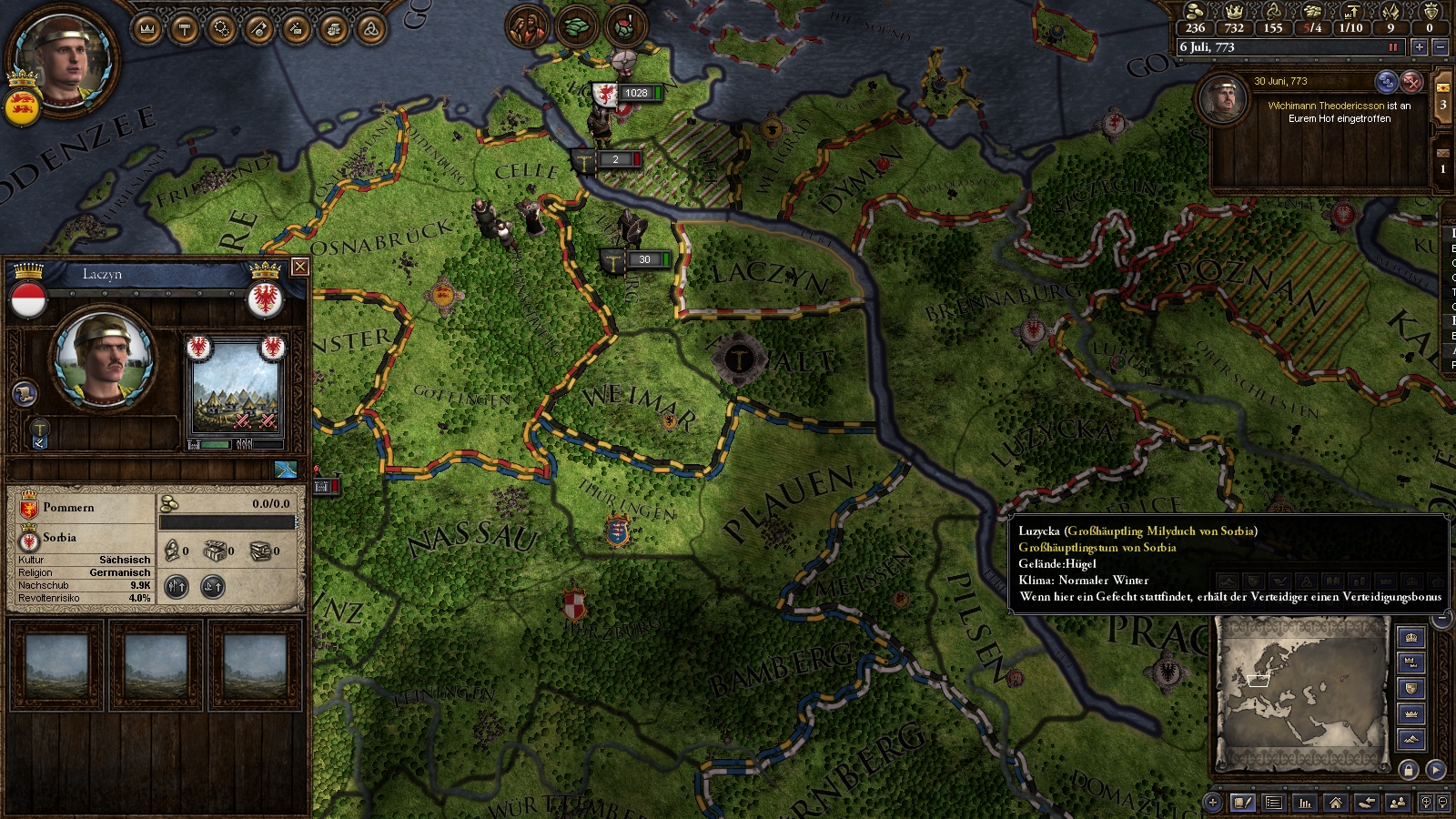This screenshot has height=819, width=1456.
Task: Click the pause indicator on date bar
Action: click(x=1392, y=47)
